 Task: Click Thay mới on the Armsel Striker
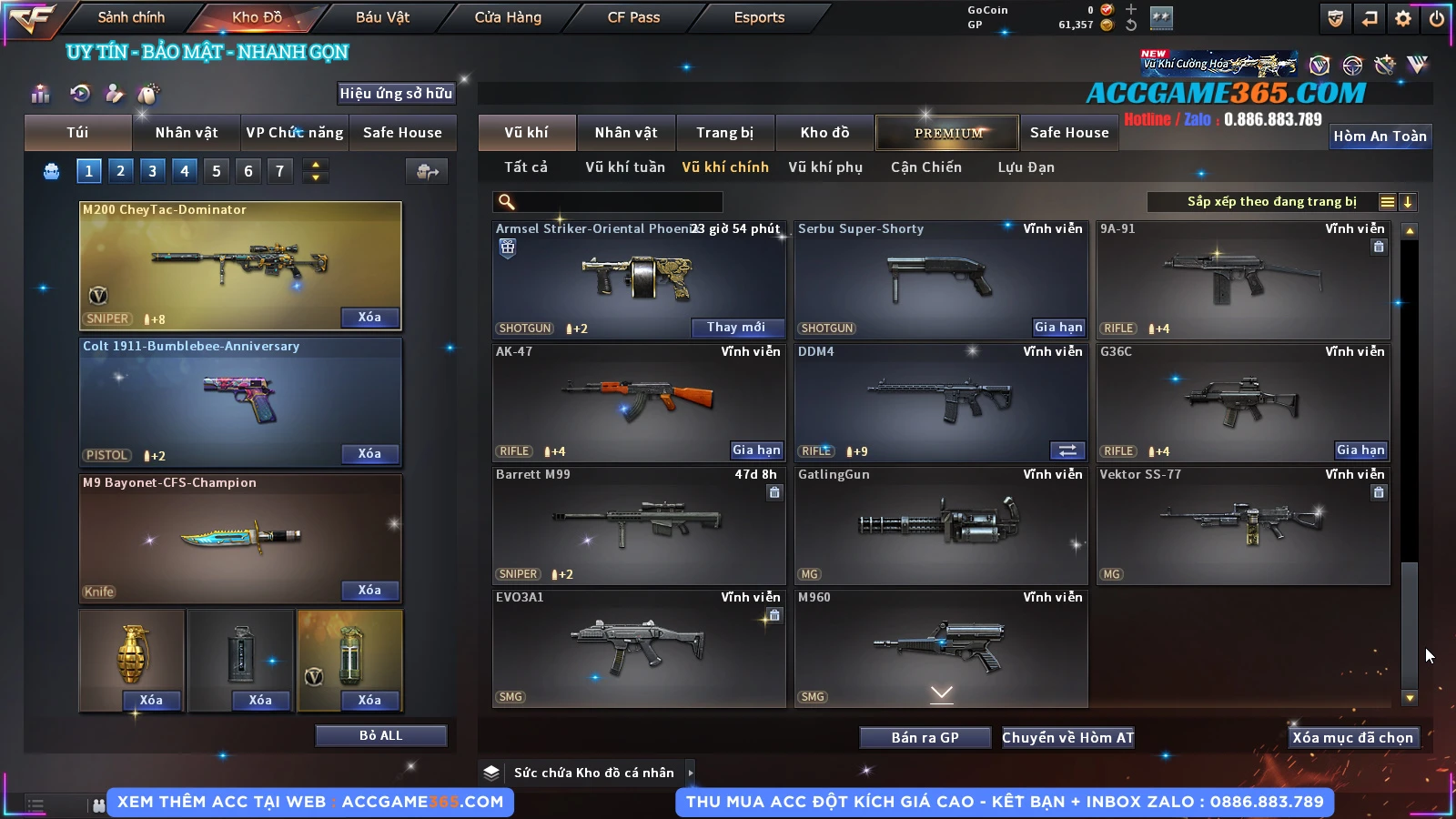(735, 328)
